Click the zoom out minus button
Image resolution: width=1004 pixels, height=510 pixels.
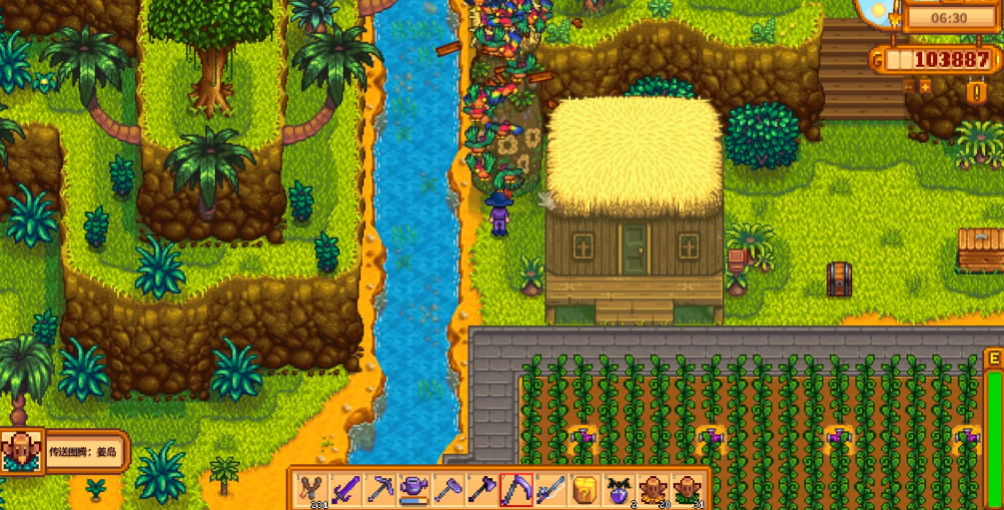pyautogui.click(x=909, y=86)
